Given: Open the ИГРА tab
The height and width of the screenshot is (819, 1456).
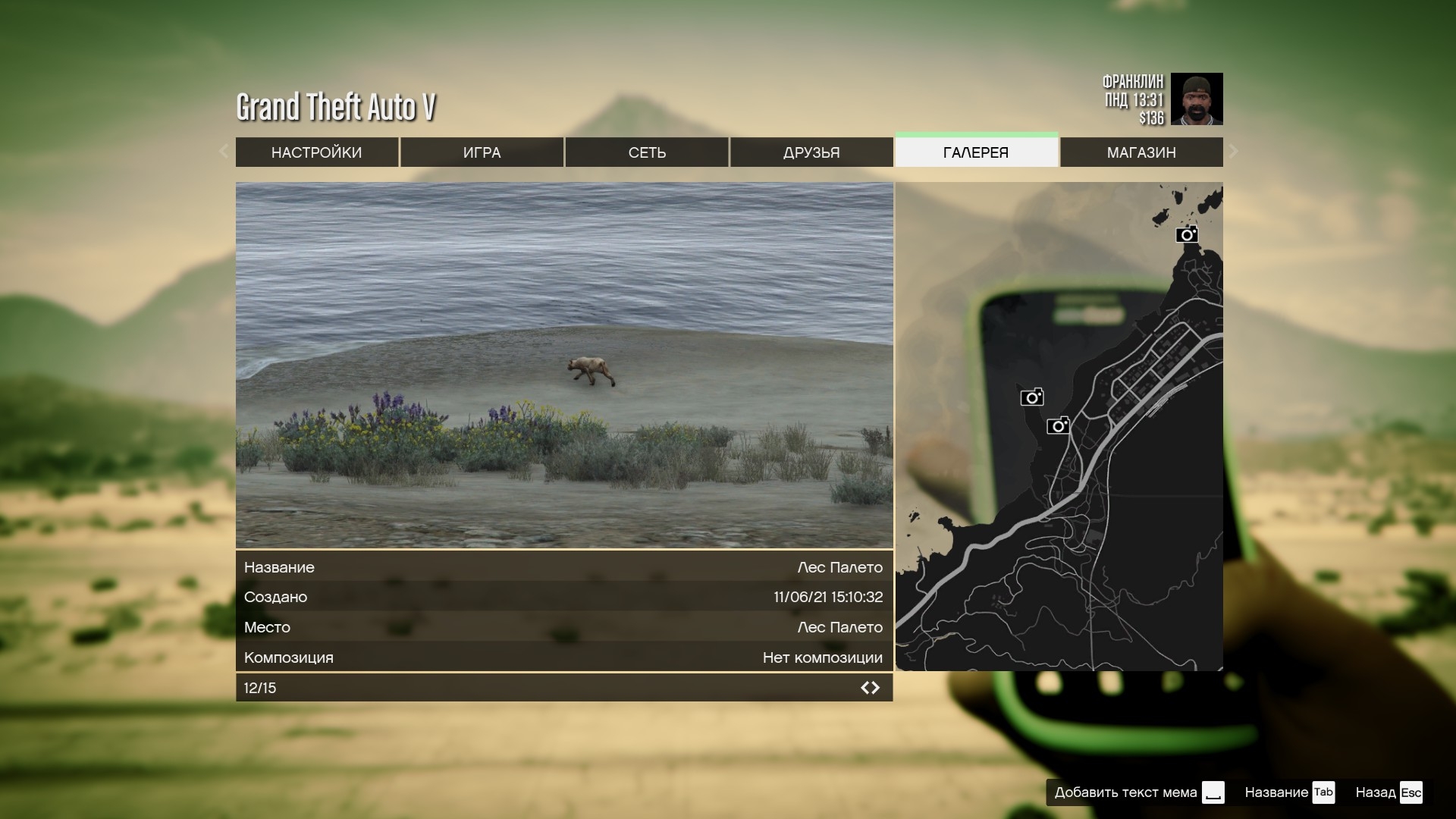Looking at the screenshot, I should click(x=482, y=152).
